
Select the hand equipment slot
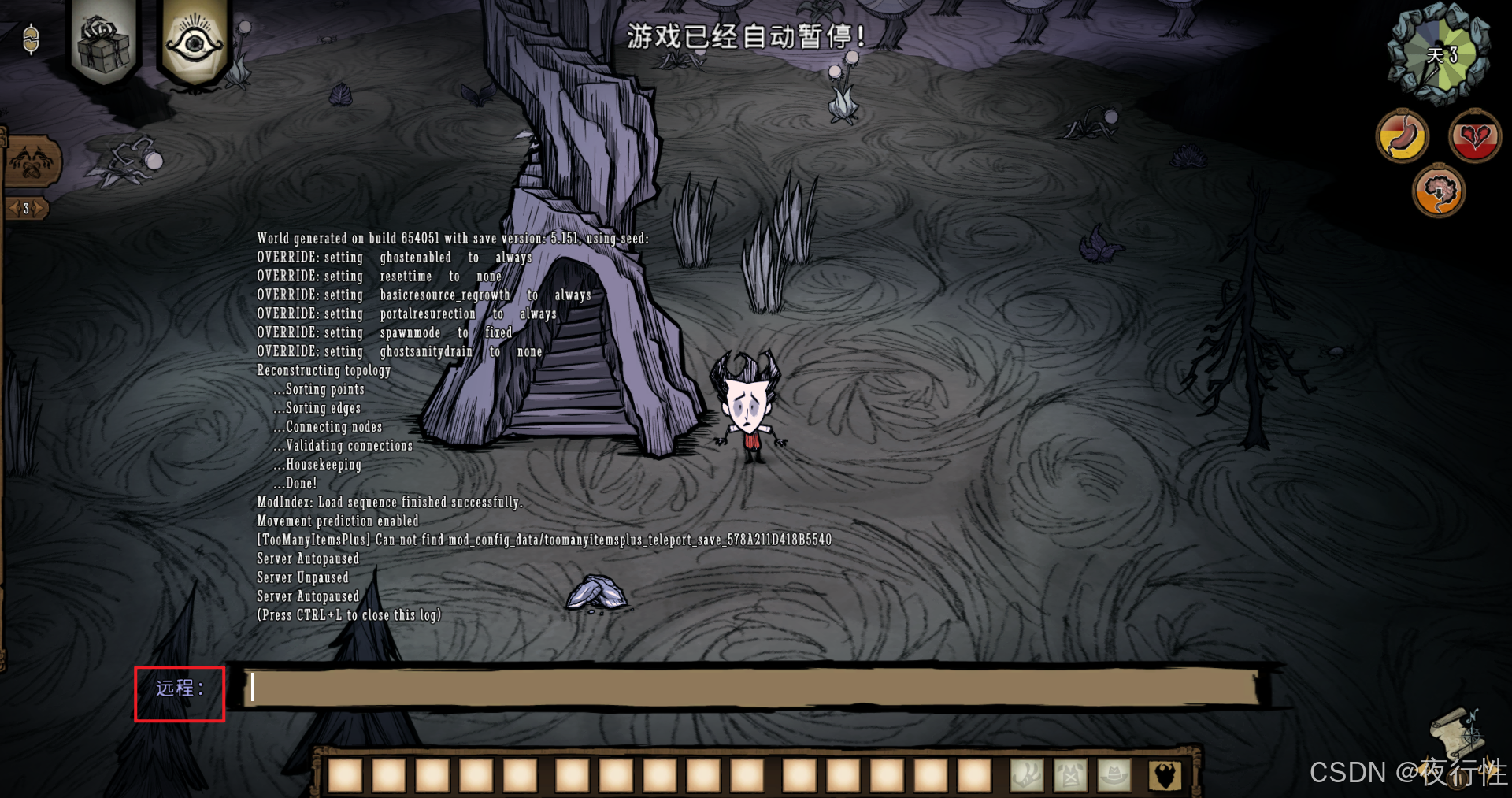1027,776
